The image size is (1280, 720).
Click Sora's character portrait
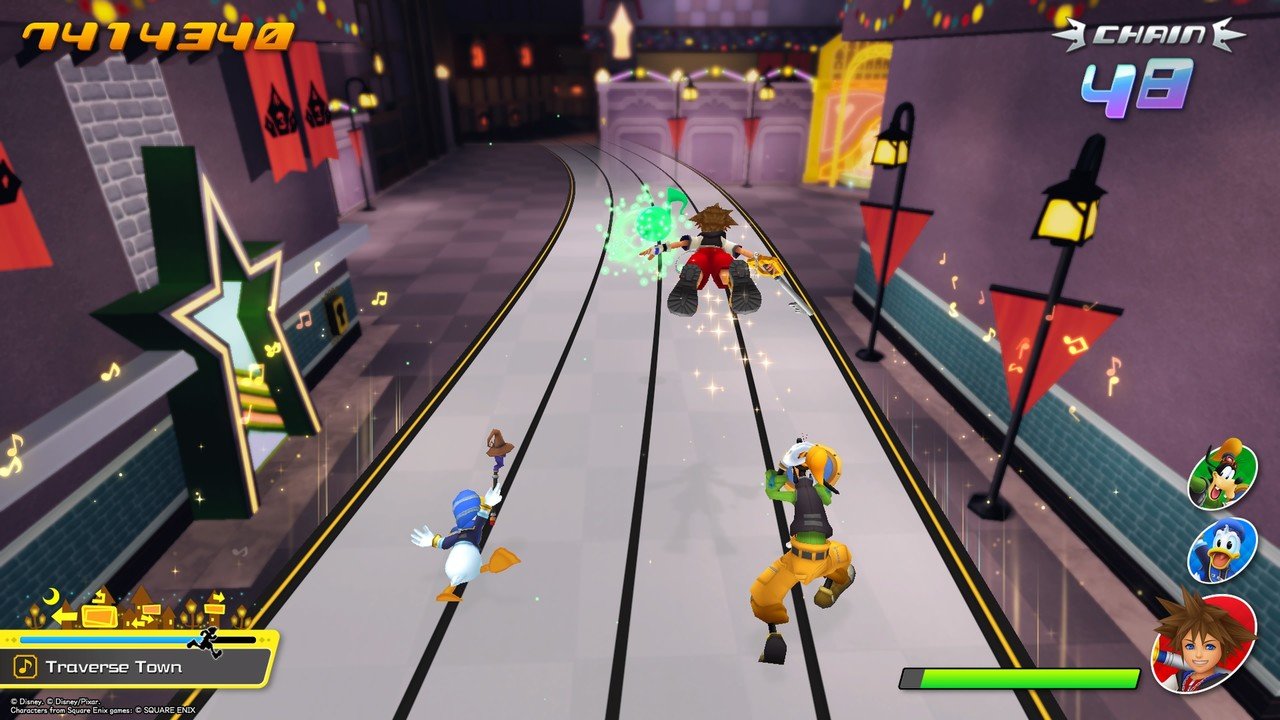tap(1204, 641)
